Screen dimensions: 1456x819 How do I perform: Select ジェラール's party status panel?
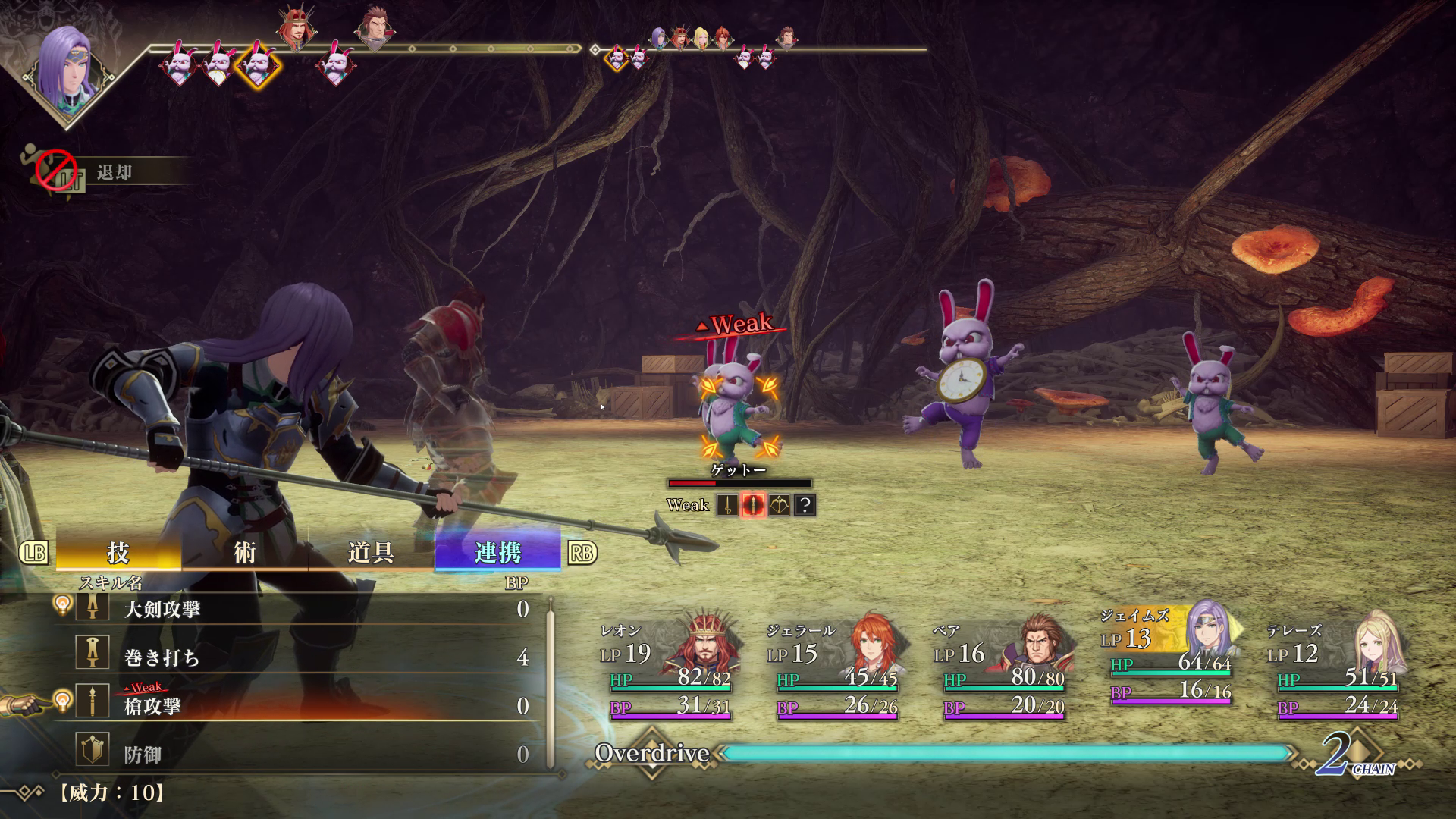click(x=834, y=669)
